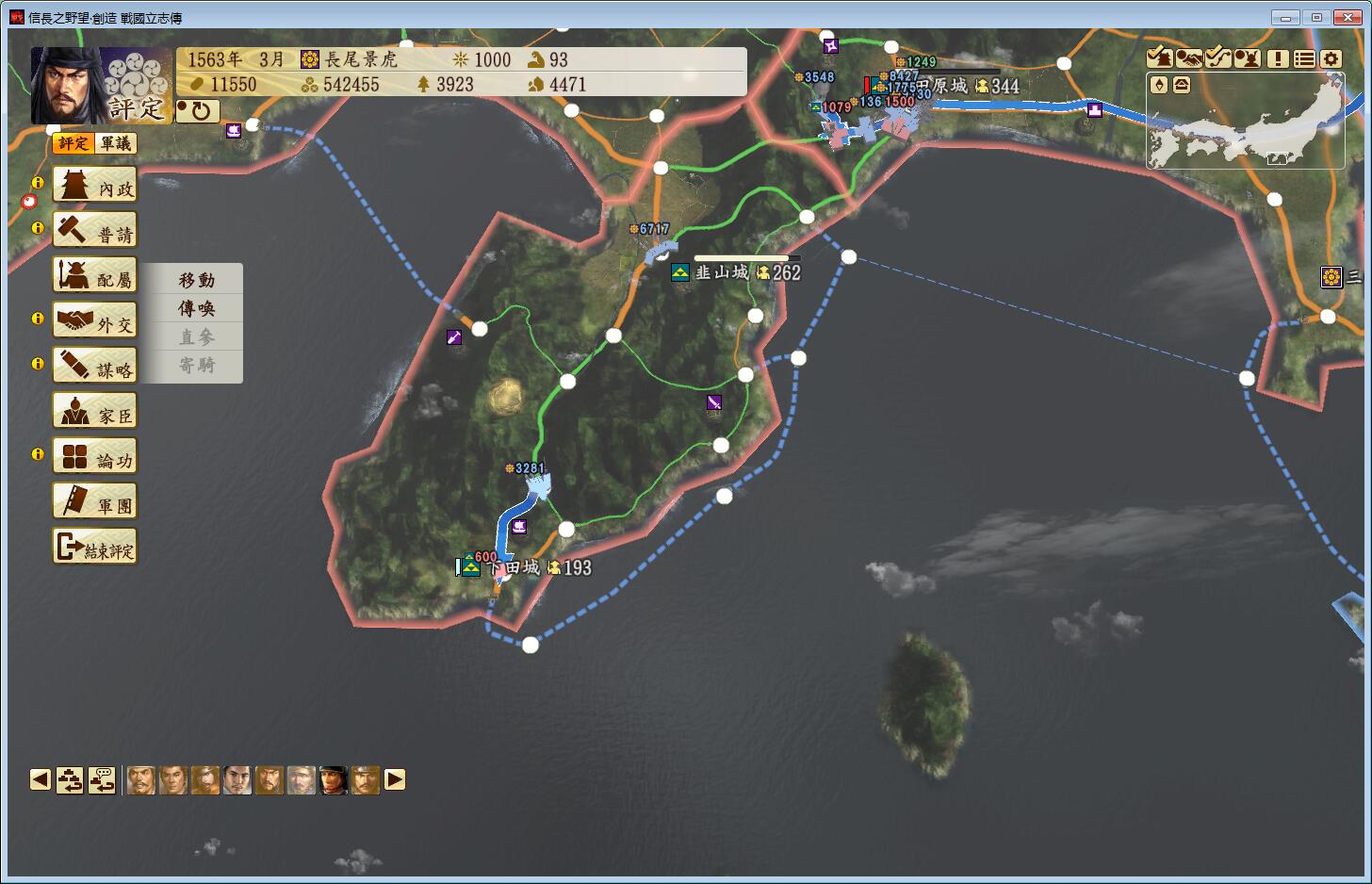Show next officers with the right arrow
This screenshot has height=884, width=1372.
tap(395, 779)
